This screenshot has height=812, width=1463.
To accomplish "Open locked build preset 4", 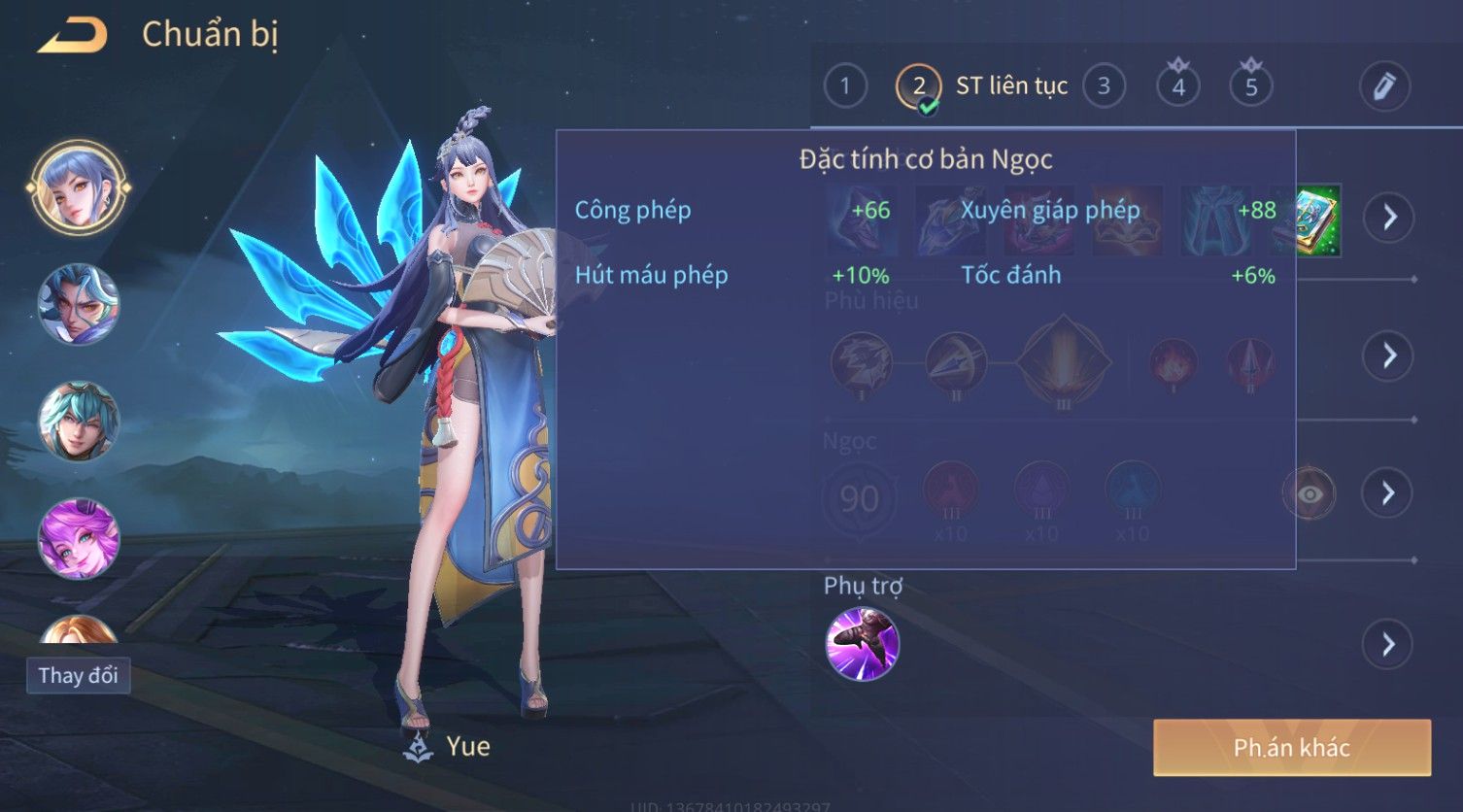I will 1177,86.
